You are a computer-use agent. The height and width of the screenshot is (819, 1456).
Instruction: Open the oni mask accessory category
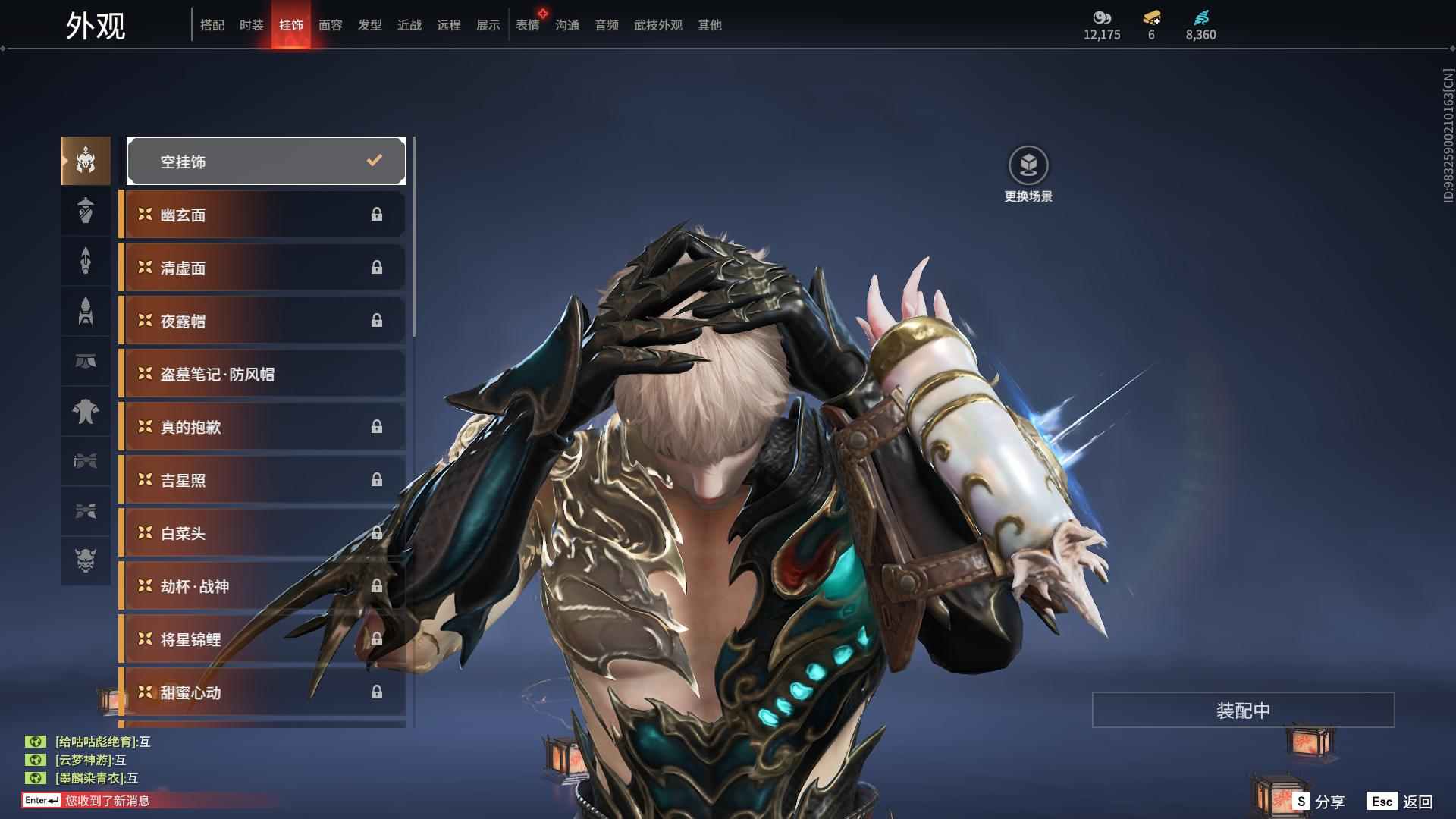[86, 560]
